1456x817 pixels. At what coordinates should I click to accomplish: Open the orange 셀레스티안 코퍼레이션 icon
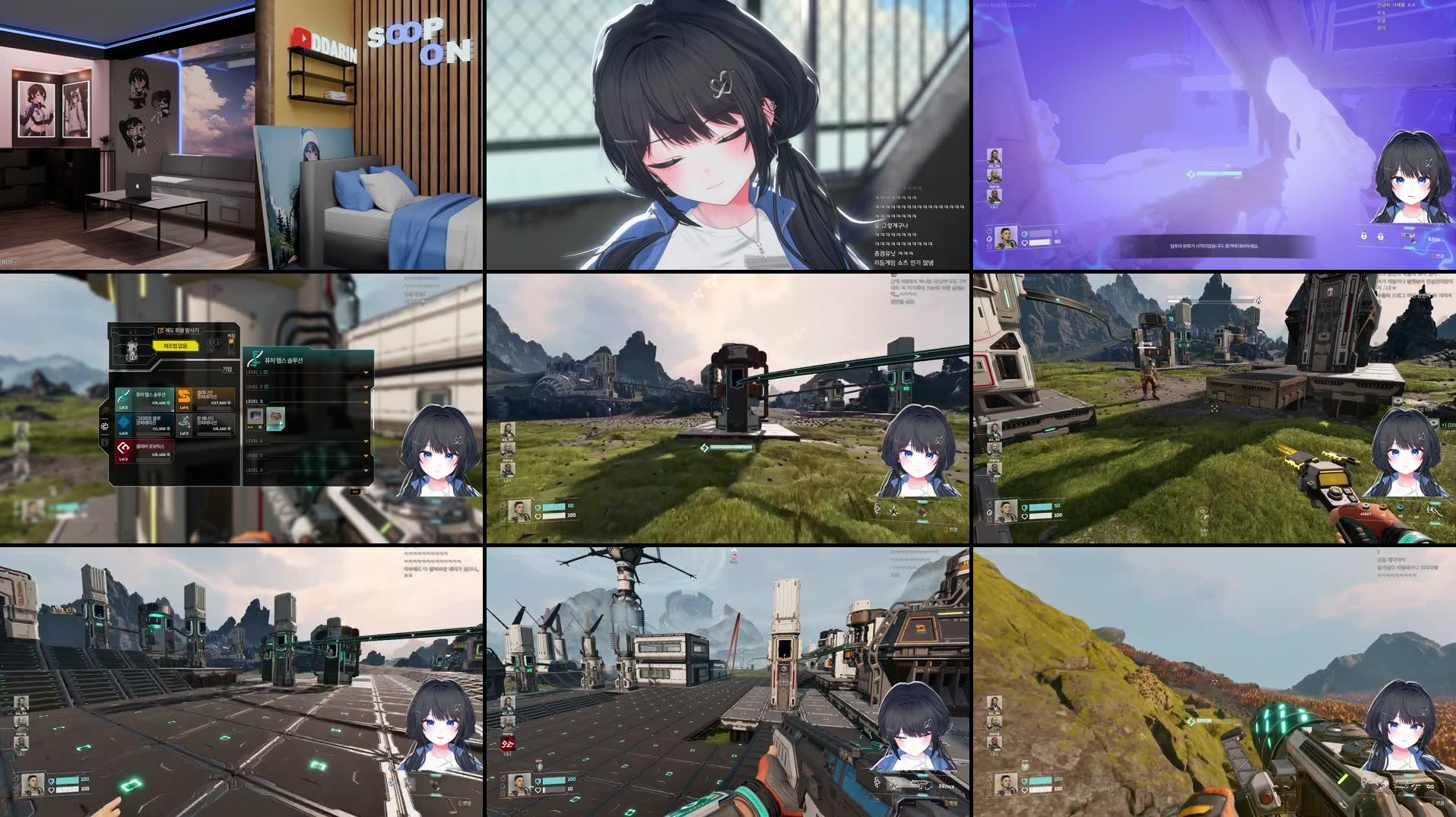184,394
